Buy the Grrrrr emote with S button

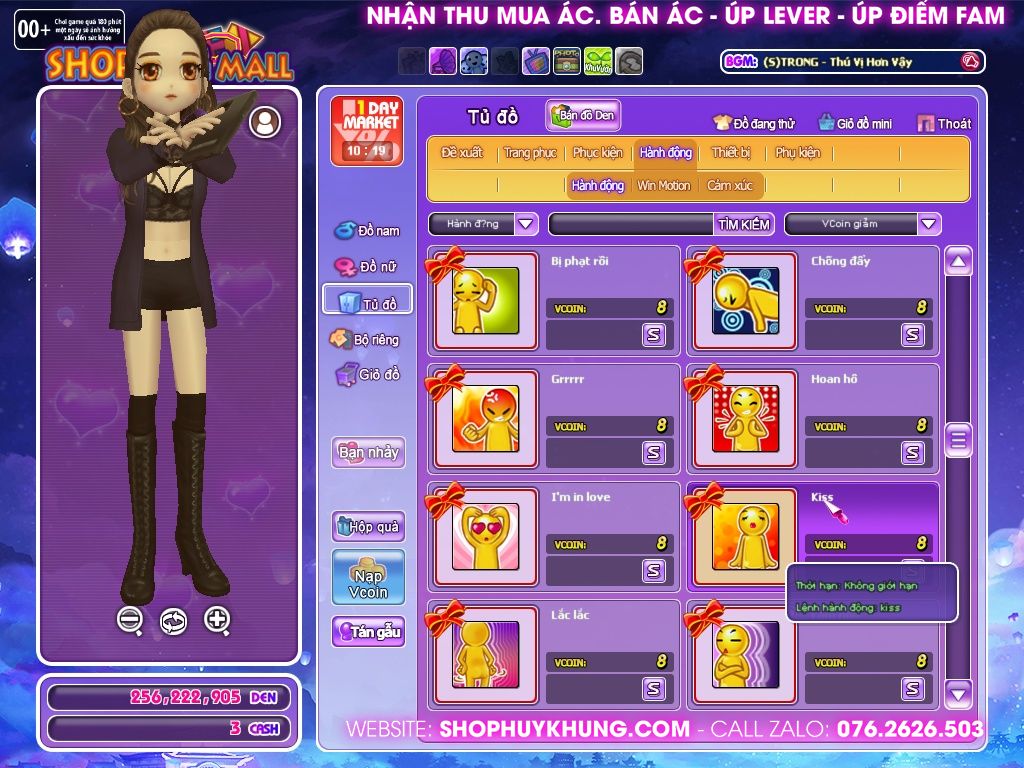(654, 453)
